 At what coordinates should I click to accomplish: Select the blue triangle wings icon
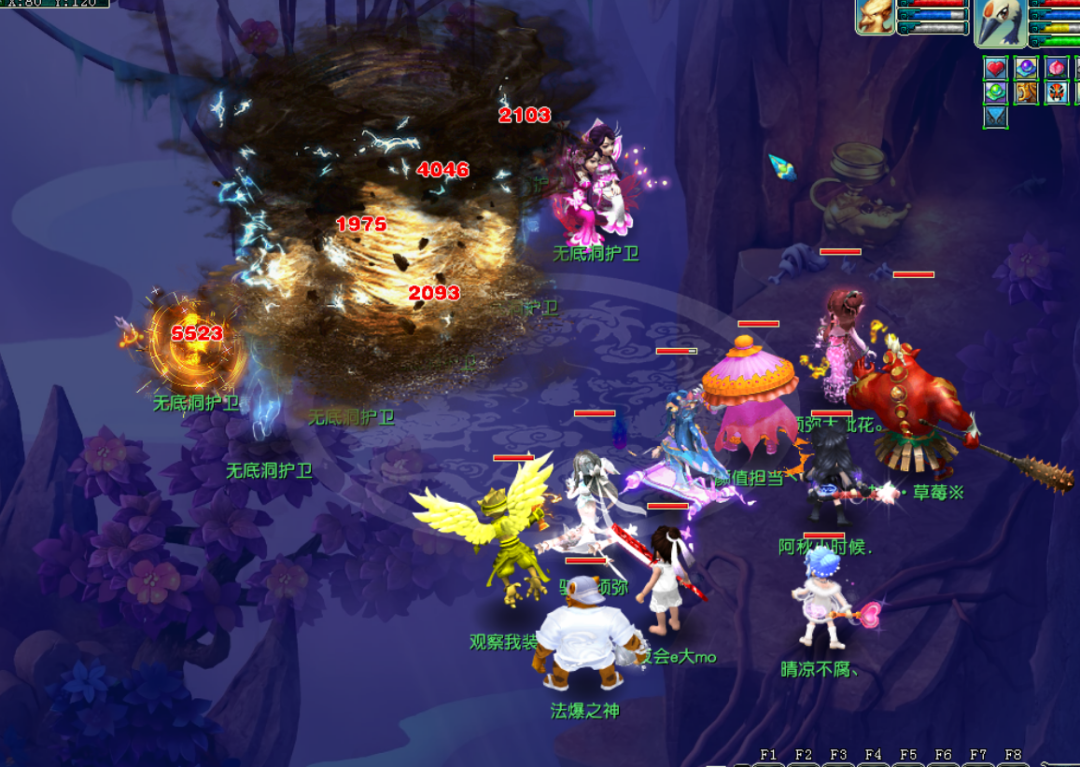pos(996,117)
